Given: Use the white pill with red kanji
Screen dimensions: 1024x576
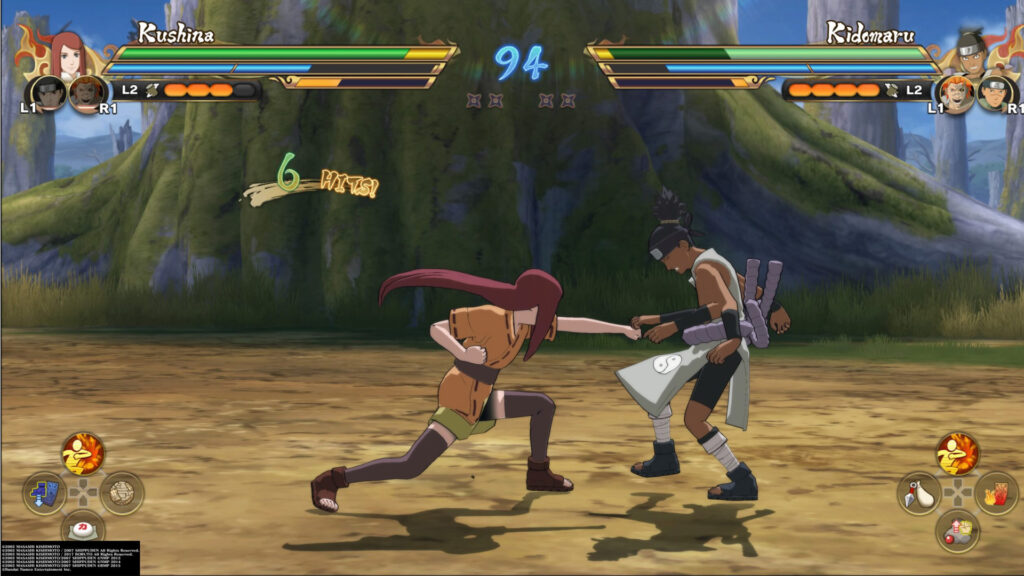Looking at the screenshot, I should tap(83, 528).
